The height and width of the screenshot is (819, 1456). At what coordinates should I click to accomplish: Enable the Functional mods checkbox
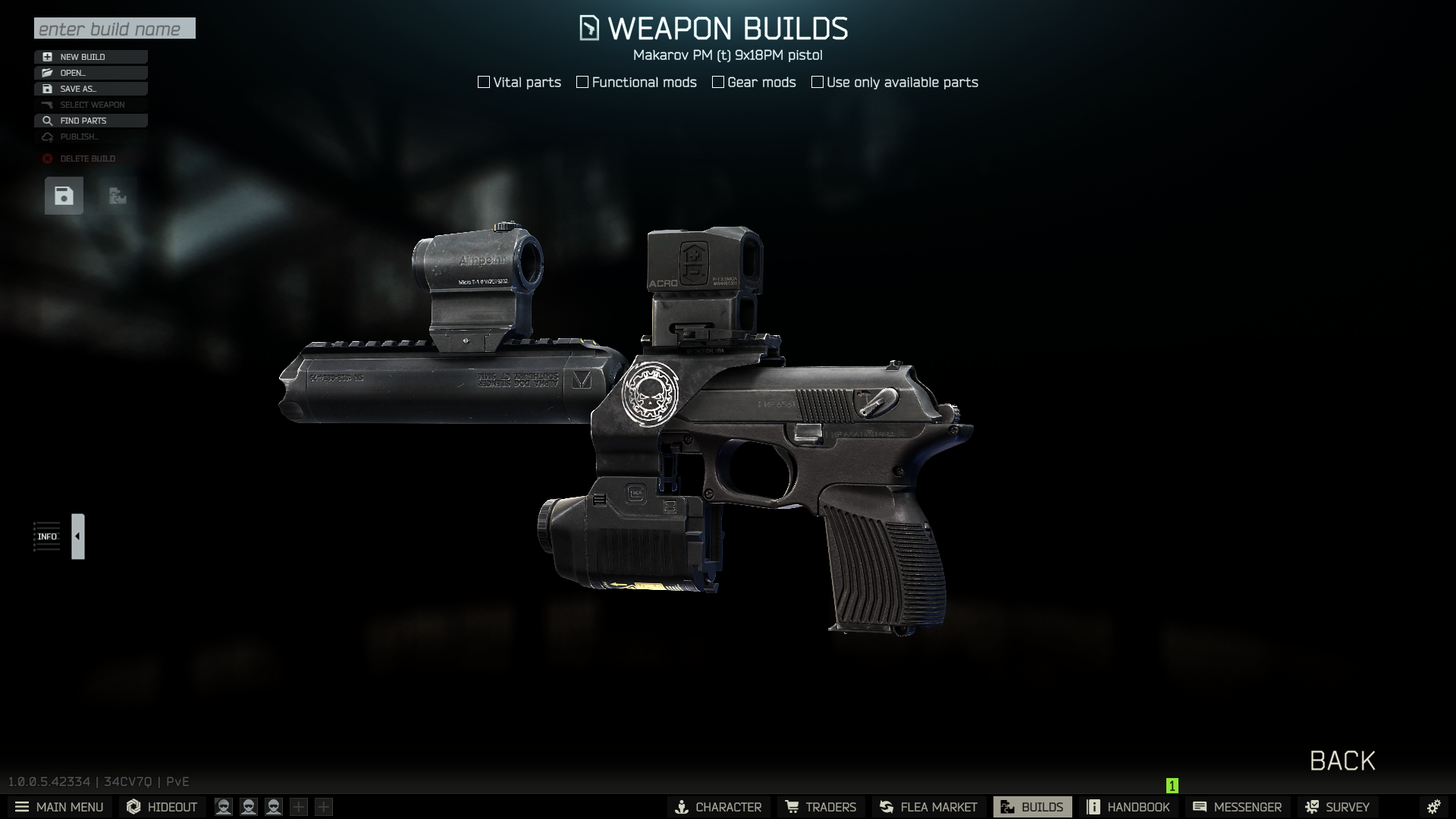click(582, 82)
